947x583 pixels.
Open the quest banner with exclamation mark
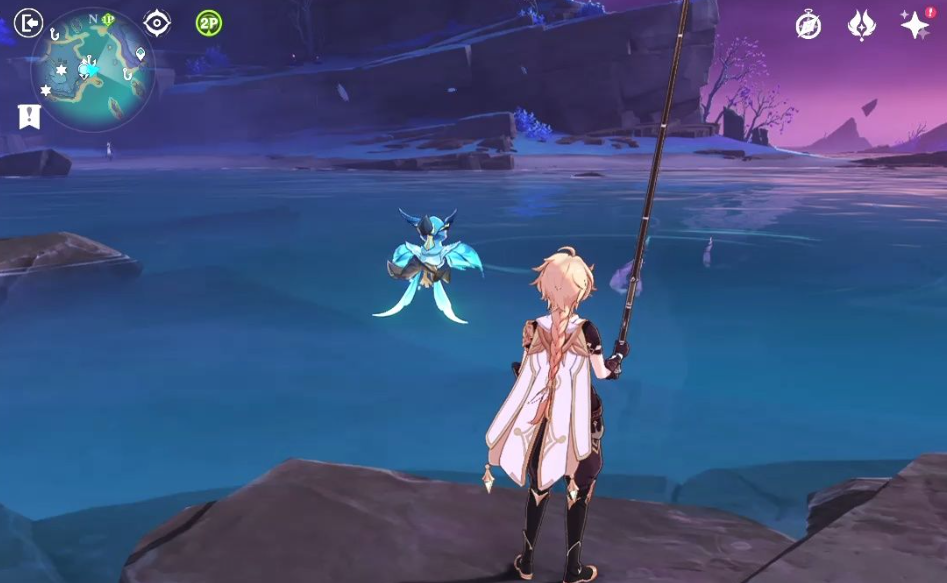[x=29, y=116]
